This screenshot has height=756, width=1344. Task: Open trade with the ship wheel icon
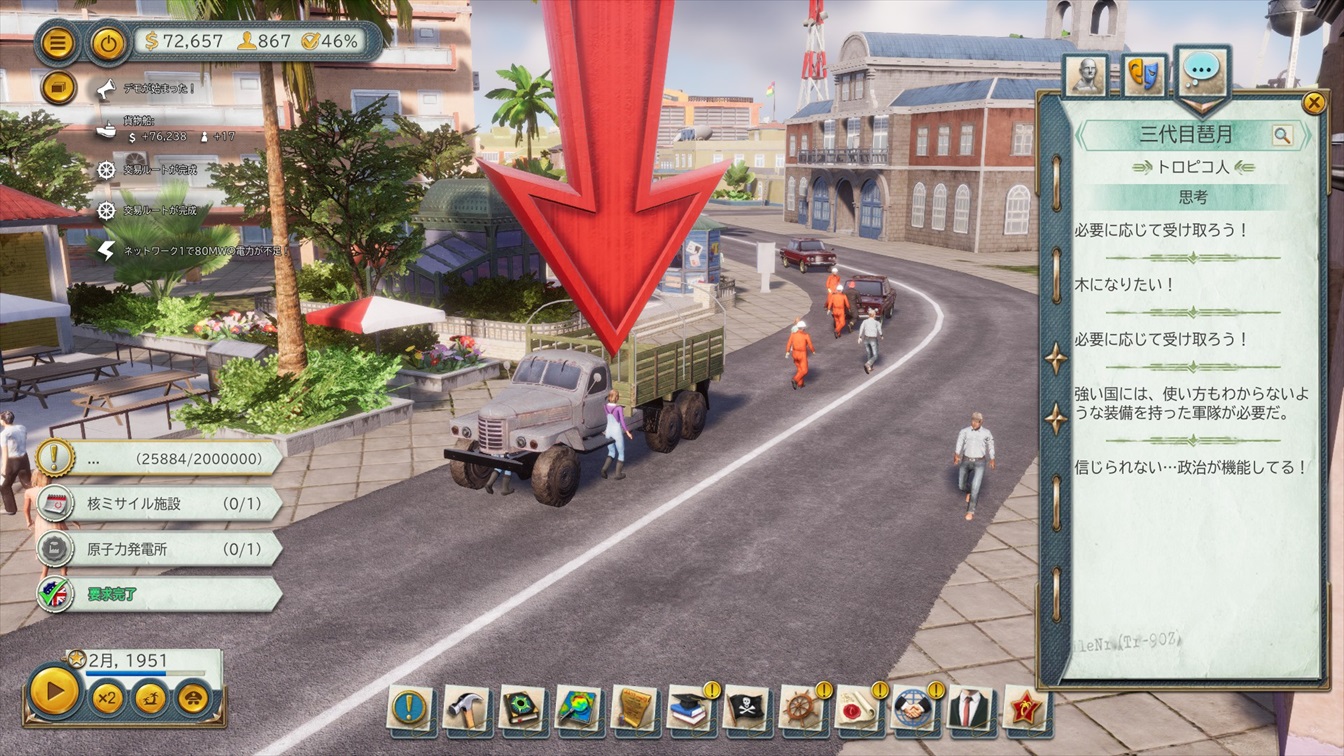(x=802, y=708)
